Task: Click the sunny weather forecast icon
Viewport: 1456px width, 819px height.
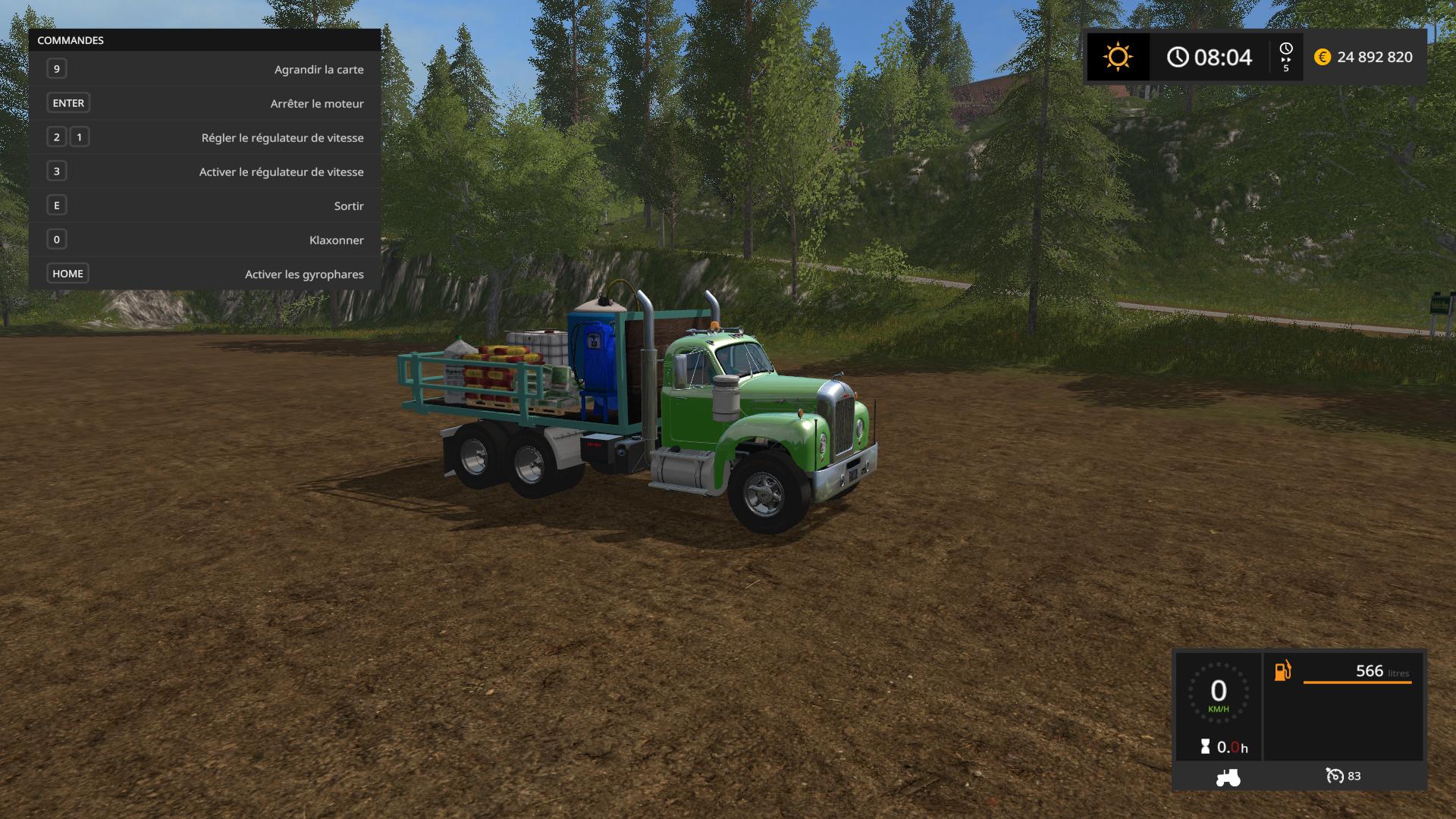Action: tap(1118, 57)
